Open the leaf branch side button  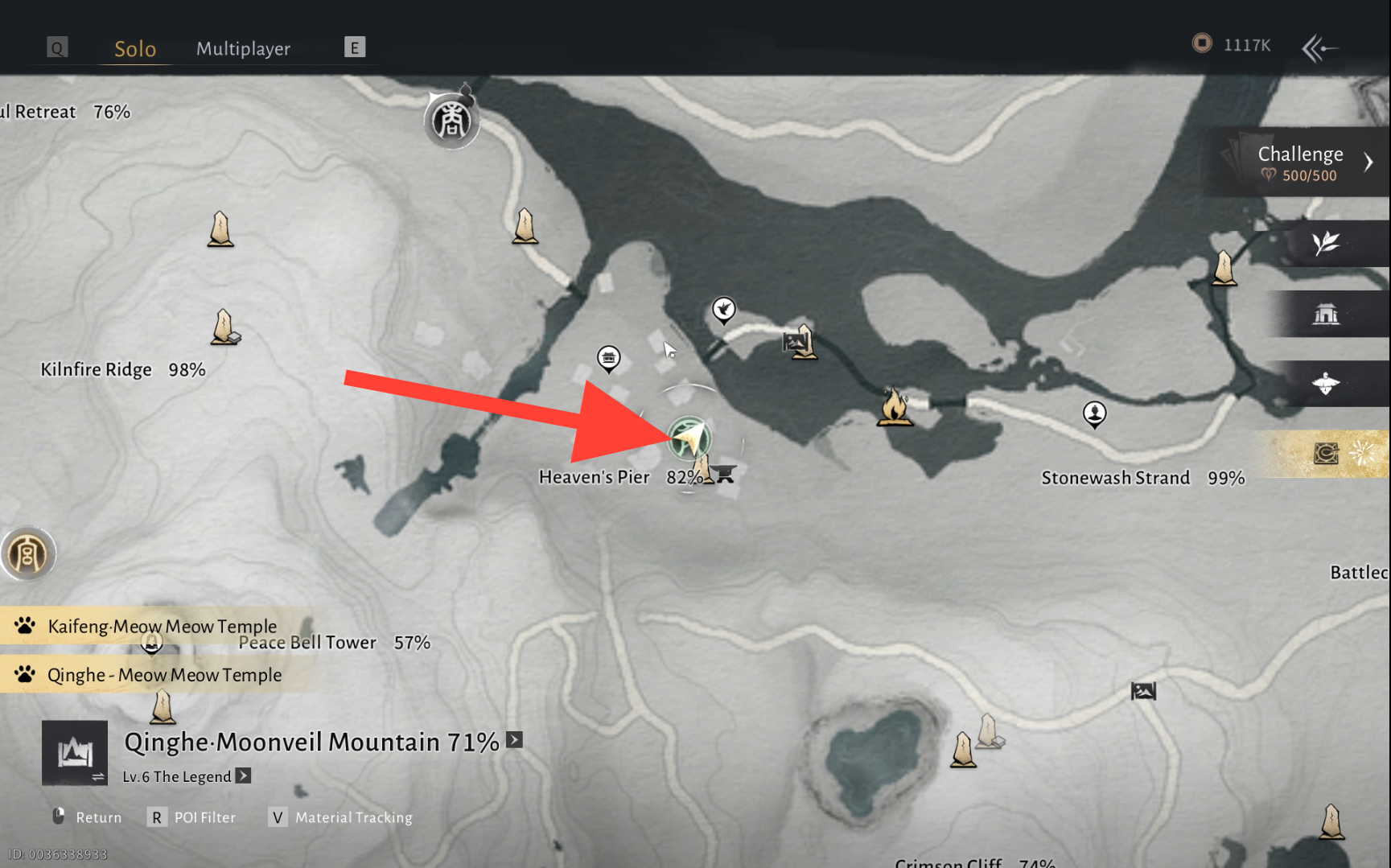point(1326,243)
